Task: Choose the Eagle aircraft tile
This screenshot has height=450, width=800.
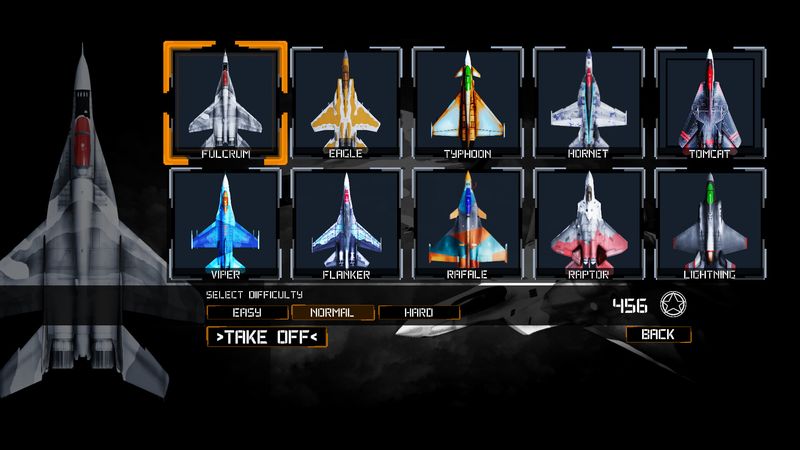Action: [345, 101]
